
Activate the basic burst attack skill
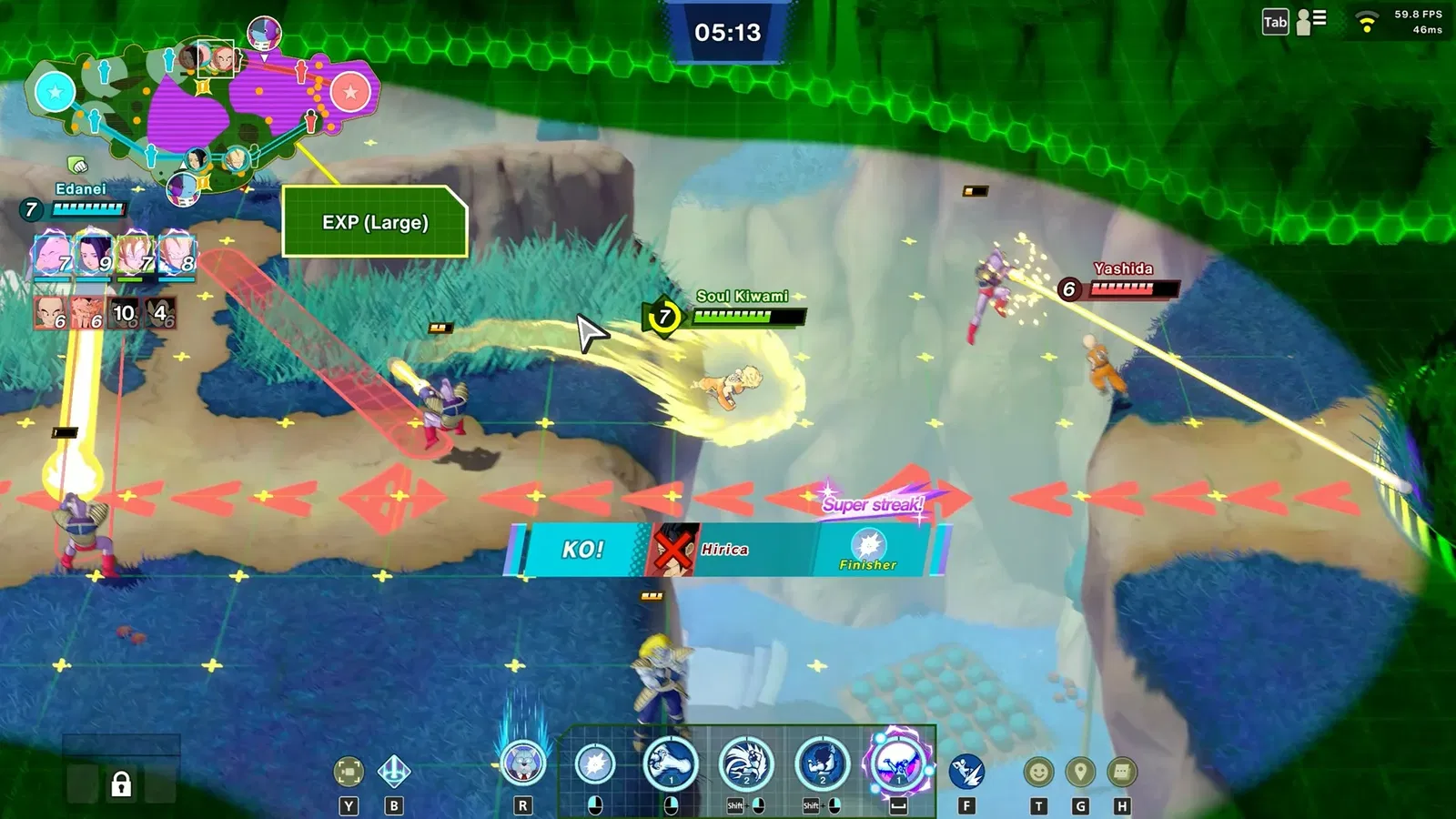(595, 764)
